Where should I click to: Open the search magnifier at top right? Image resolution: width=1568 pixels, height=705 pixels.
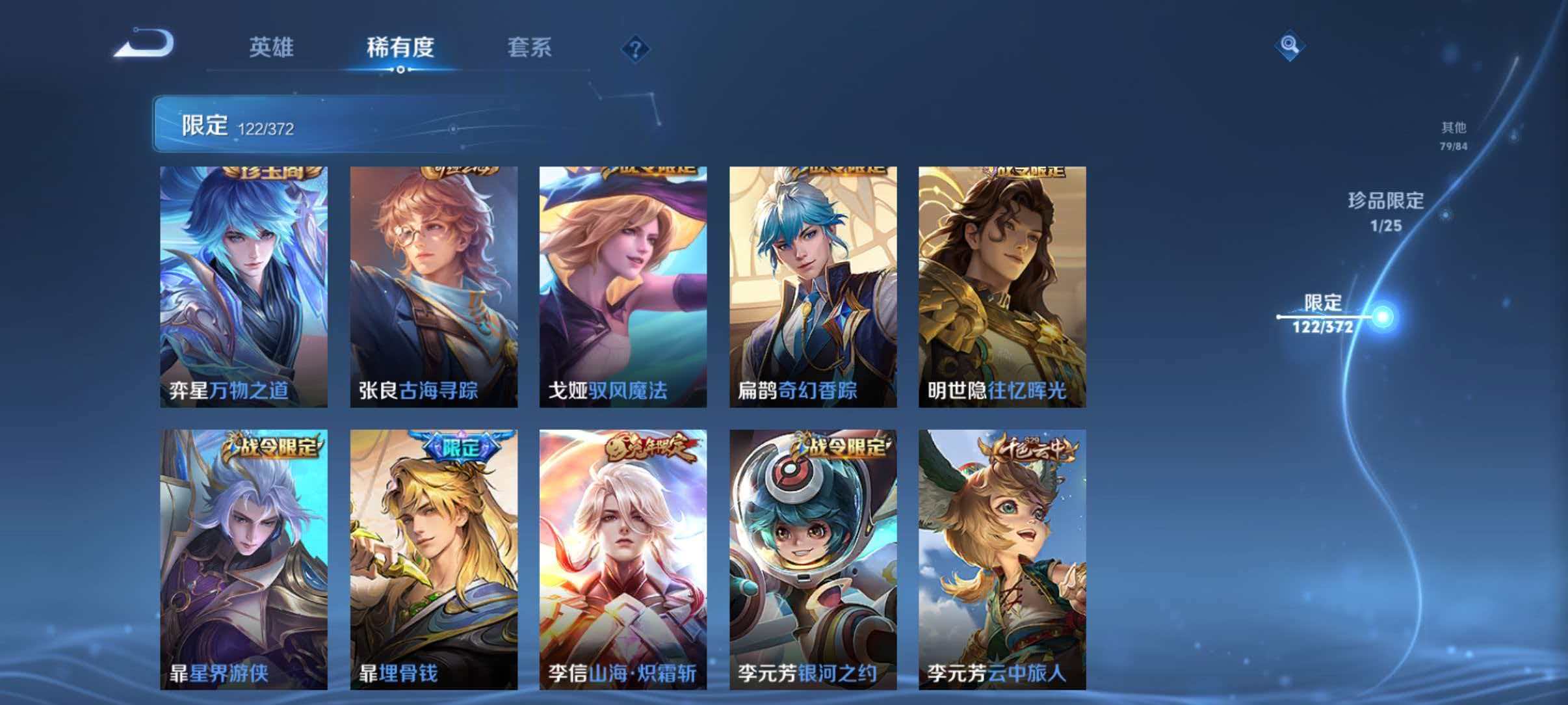(1290, 46)
